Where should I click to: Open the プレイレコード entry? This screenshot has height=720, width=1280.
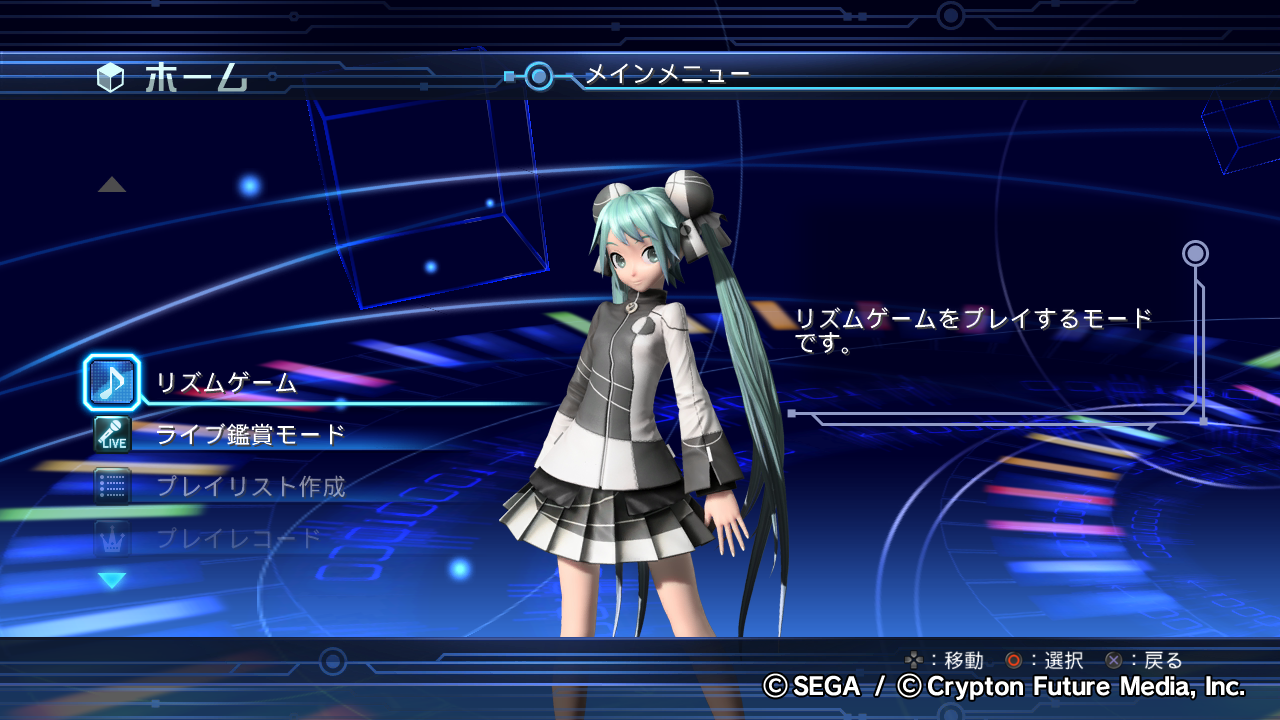coord(238,539)
